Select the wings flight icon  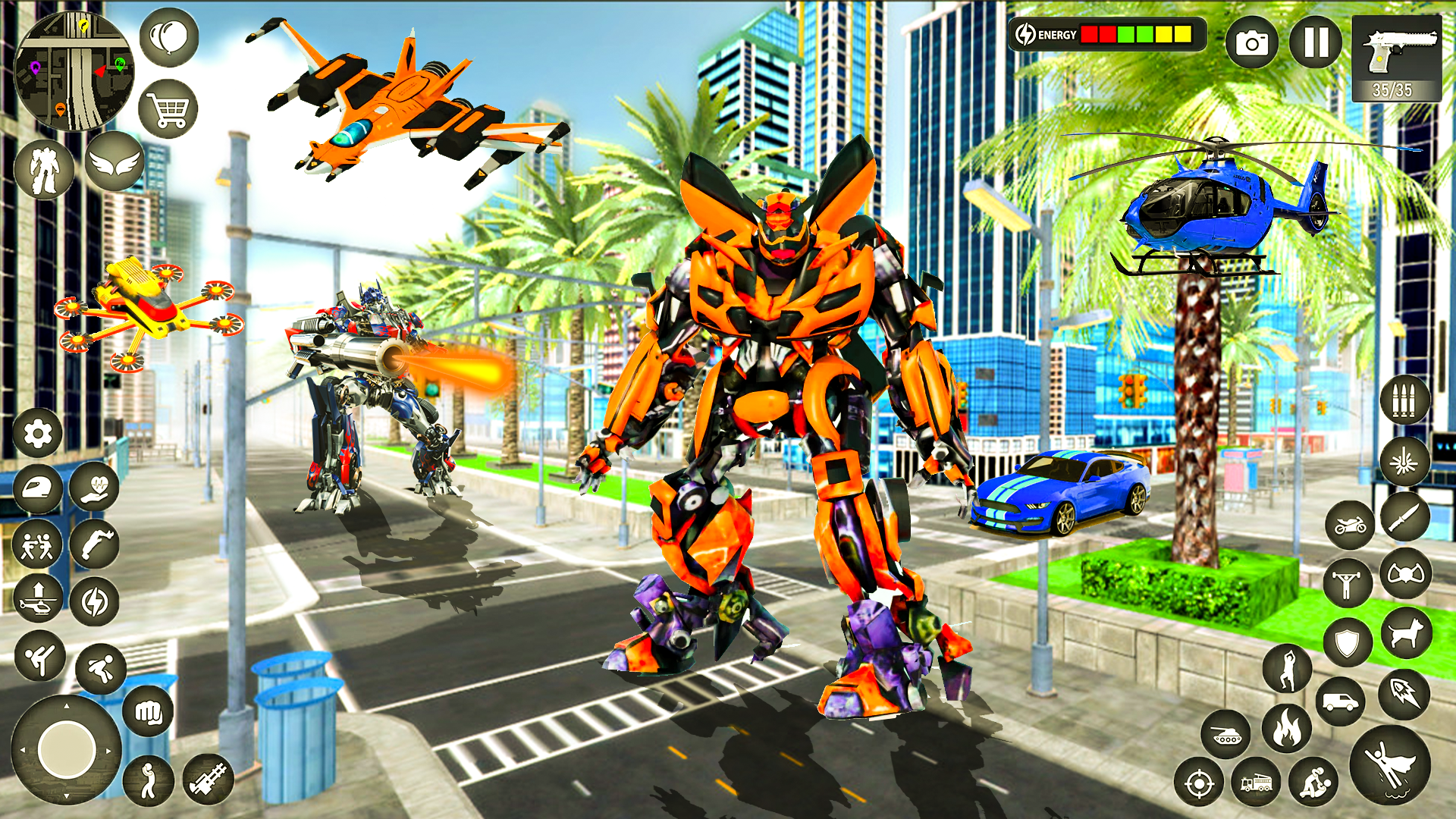point(115,162)
